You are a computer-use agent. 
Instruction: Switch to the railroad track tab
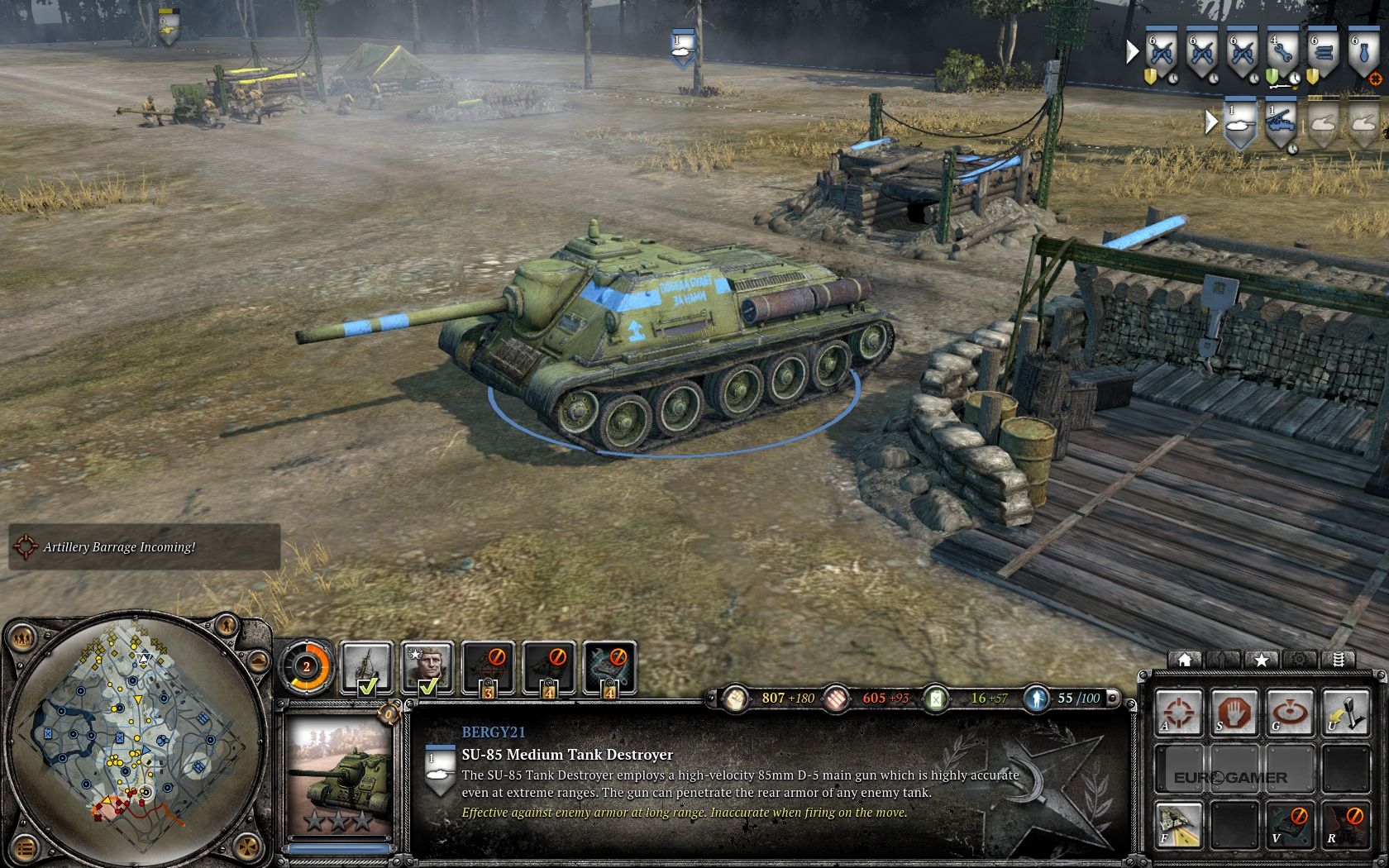pos(1338,660)
